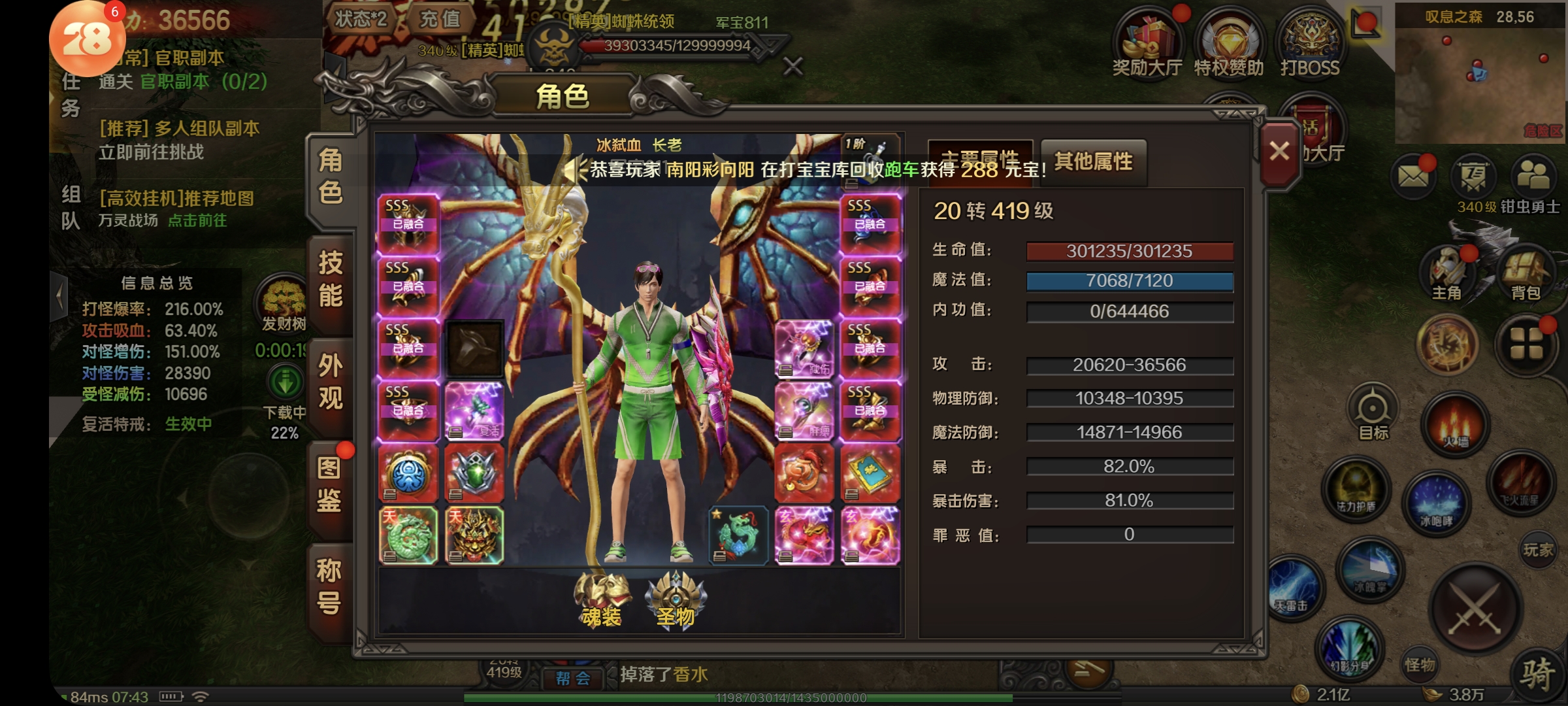Cast the 冰咆哮 ice roar skill
The height and width of the screenshot is (706, 1568).
tap(1436, 503)
